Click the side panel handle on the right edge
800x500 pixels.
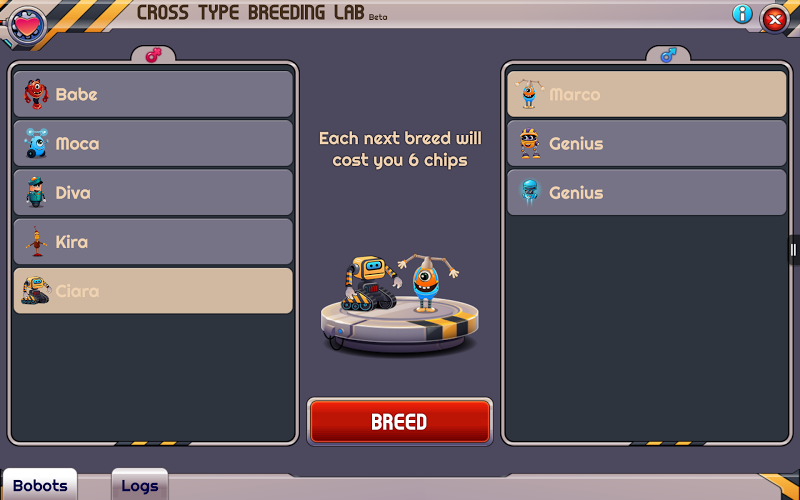[794, 249]
